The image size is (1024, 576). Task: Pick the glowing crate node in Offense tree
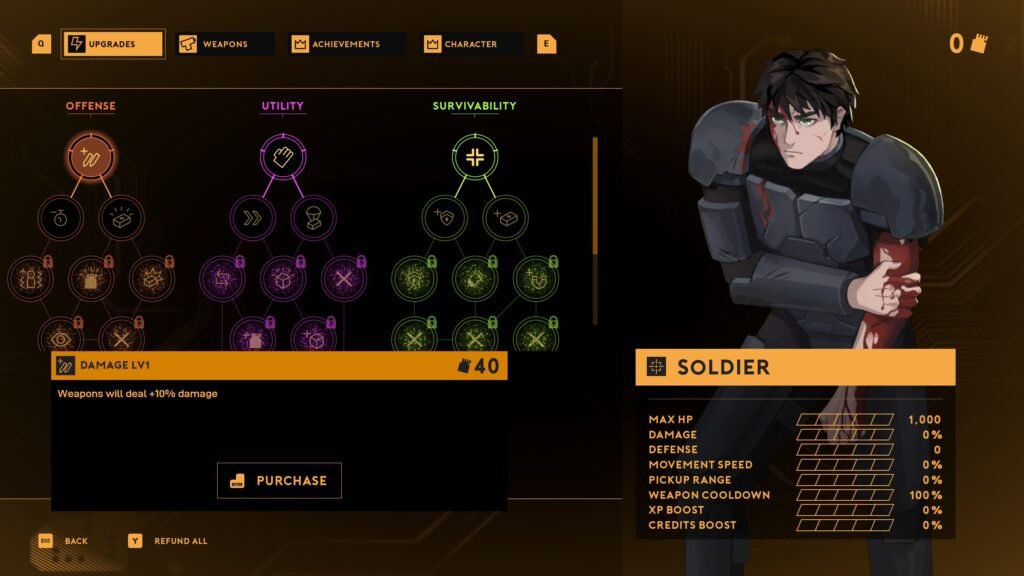click(x=121, y=217)
